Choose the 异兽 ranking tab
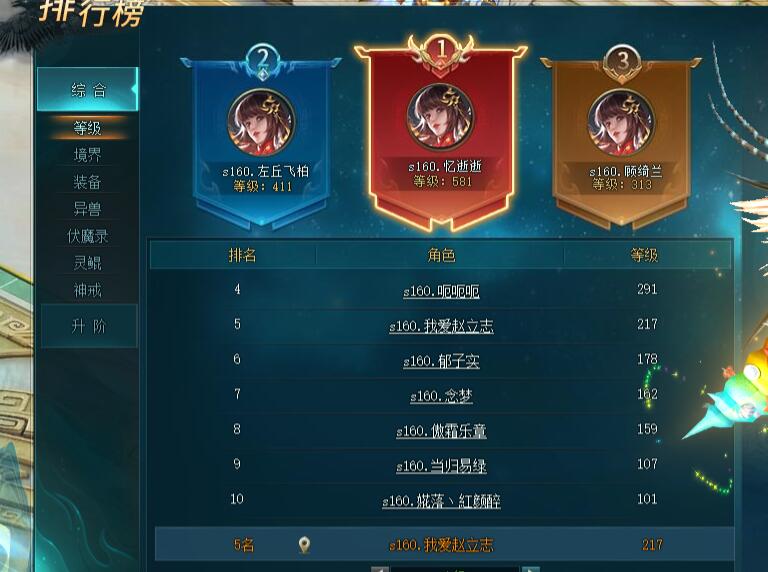This screenshot has width=768, height=572. tap(87, 209)
